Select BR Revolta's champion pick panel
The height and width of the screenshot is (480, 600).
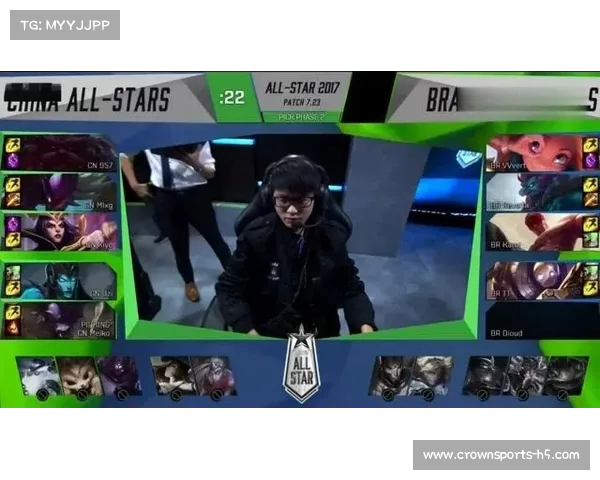[535, 192]
